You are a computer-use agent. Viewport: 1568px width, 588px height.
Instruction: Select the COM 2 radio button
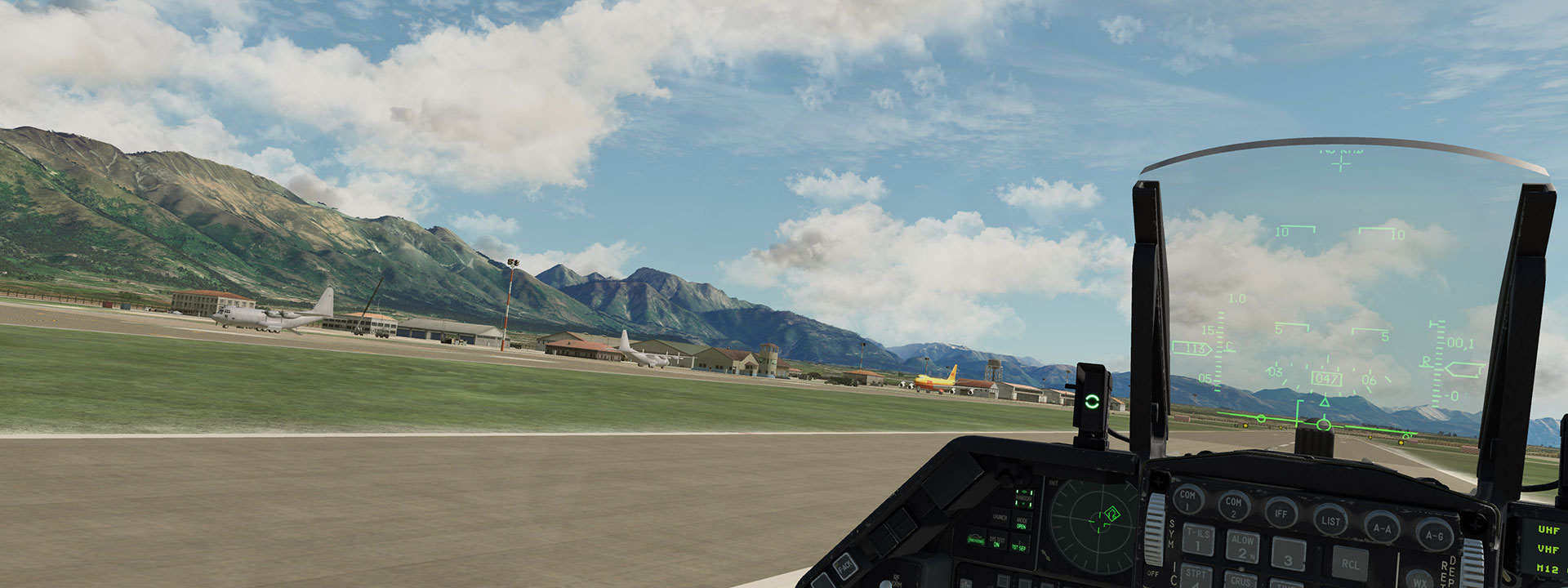(1233, 506)
